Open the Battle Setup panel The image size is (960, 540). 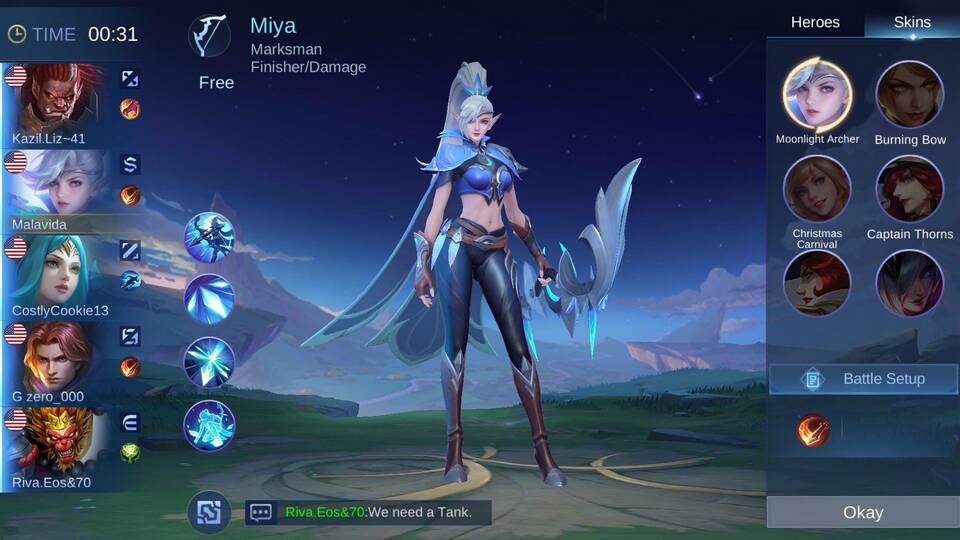tap(862, 379)
